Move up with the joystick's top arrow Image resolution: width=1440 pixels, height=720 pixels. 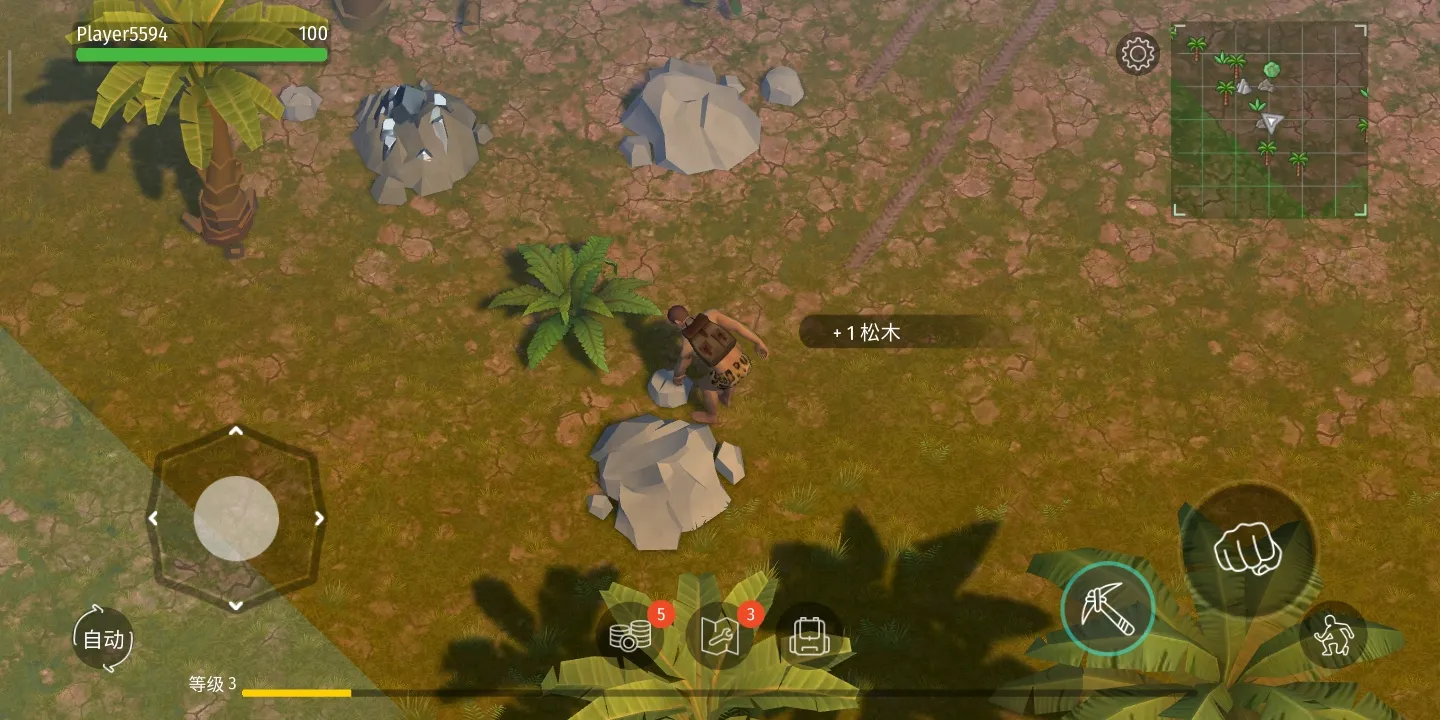(x=236, y=431)
